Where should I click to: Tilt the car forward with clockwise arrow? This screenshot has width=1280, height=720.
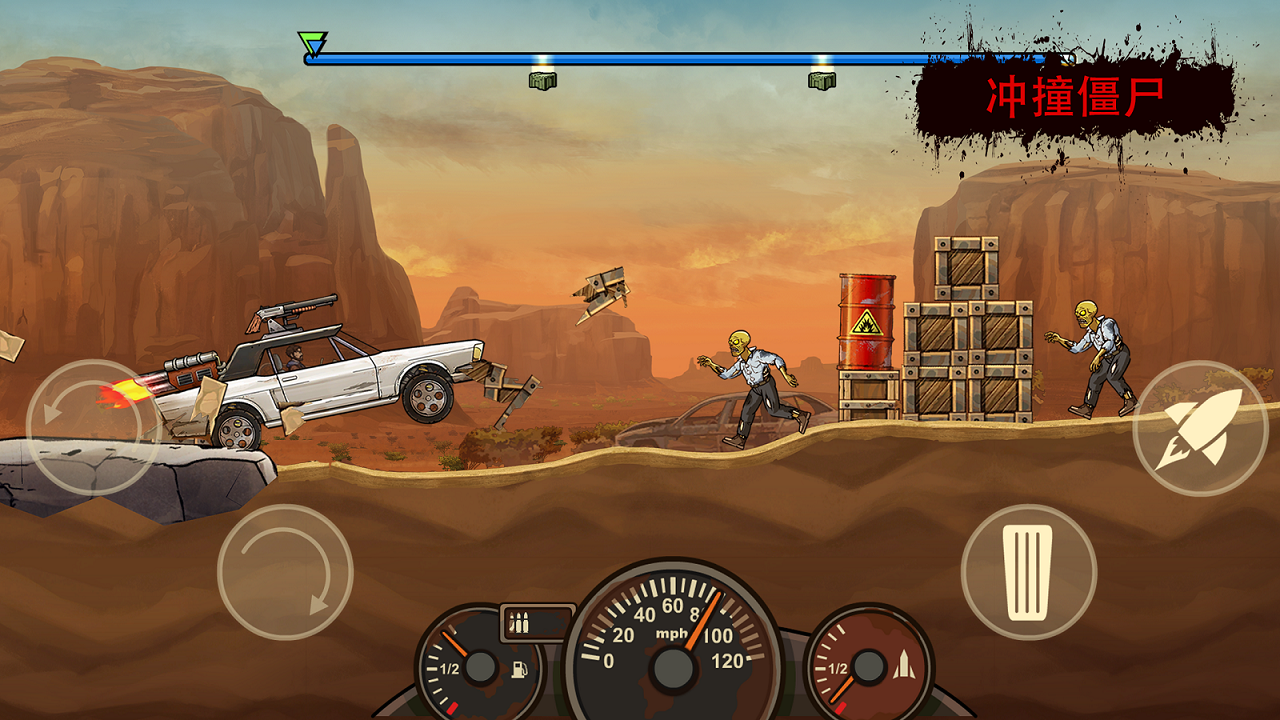[285, 572]
